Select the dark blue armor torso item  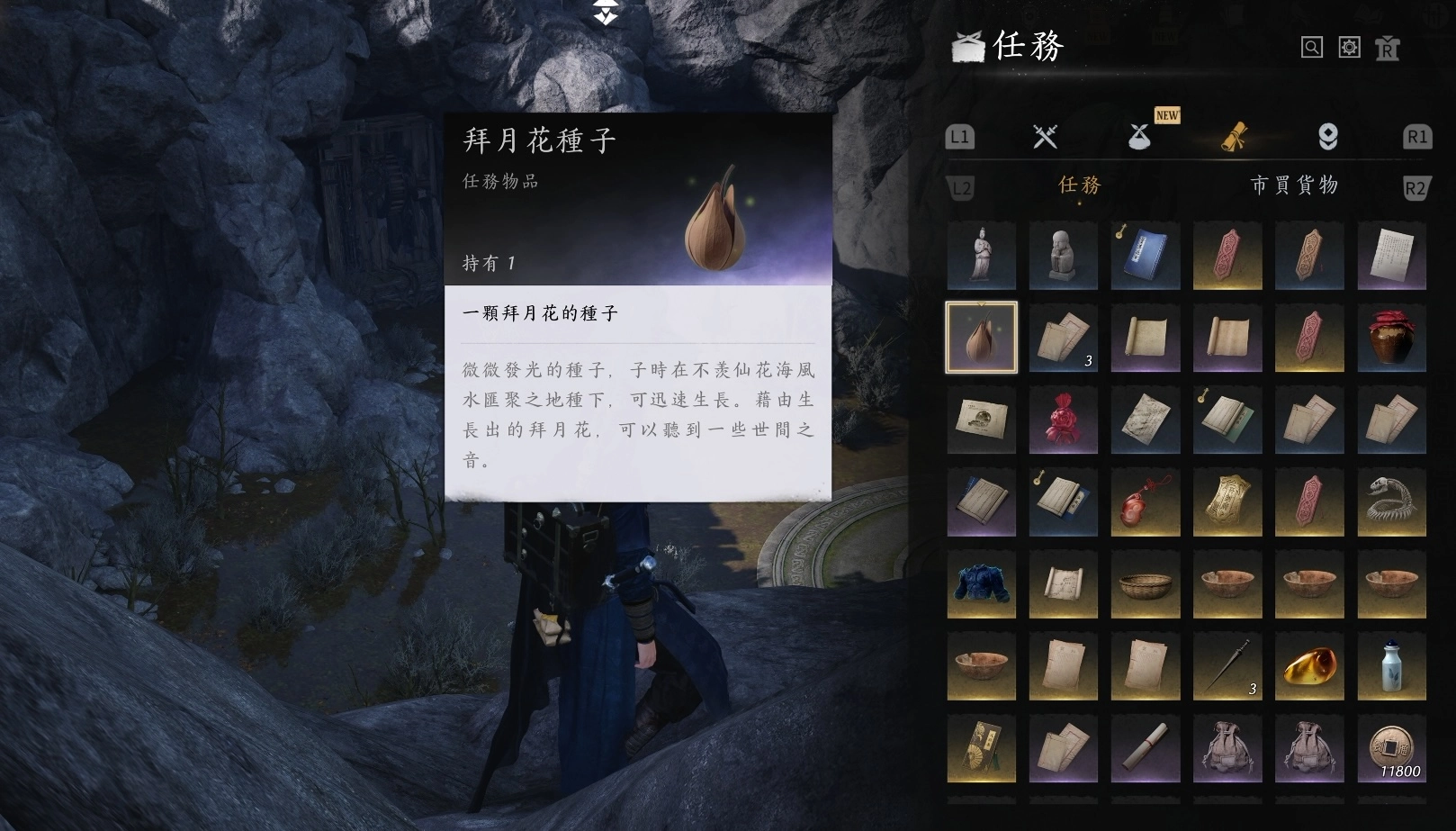[981, 584]
